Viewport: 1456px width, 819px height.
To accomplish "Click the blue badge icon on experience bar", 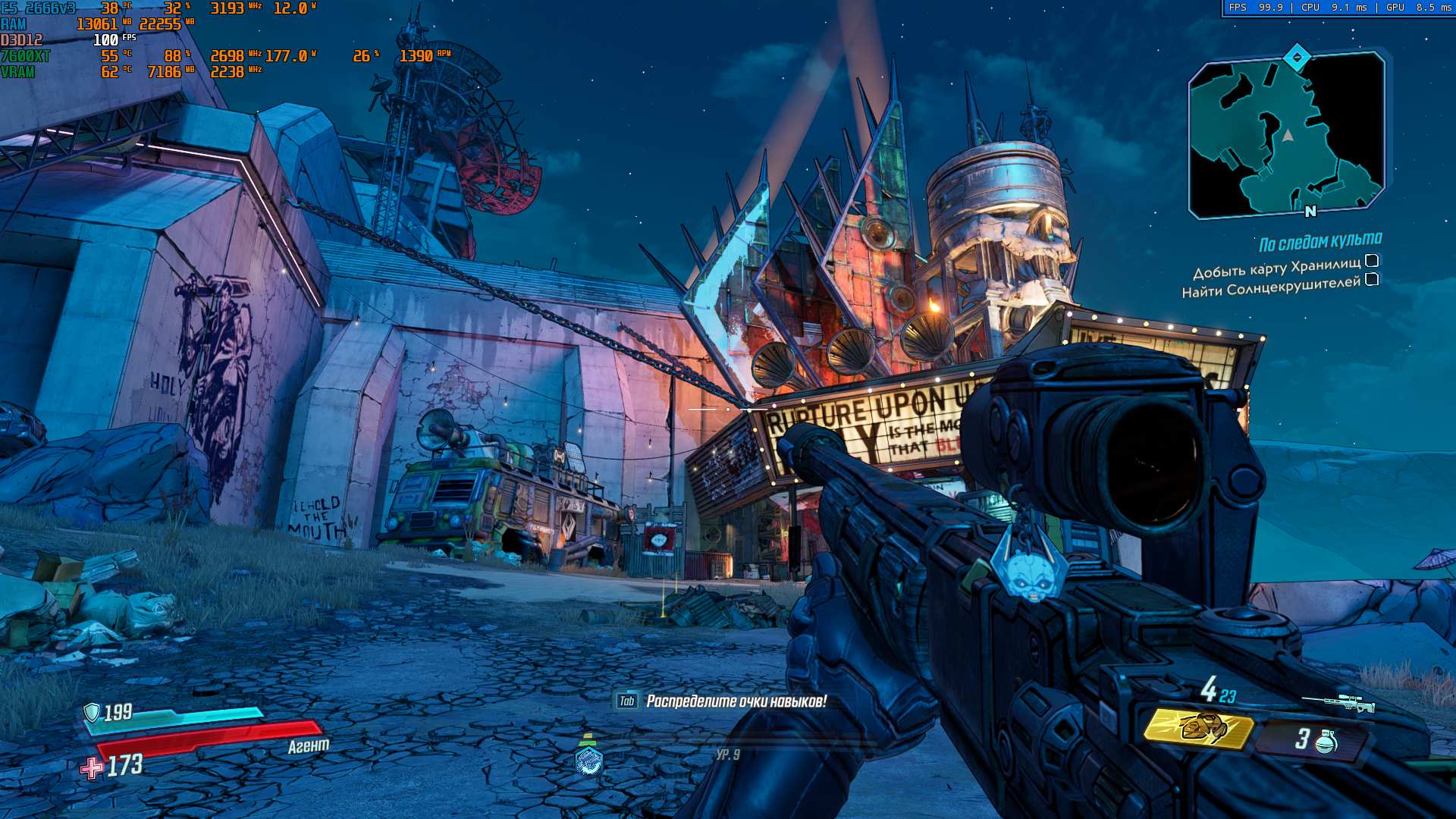I will coord(589,761).
